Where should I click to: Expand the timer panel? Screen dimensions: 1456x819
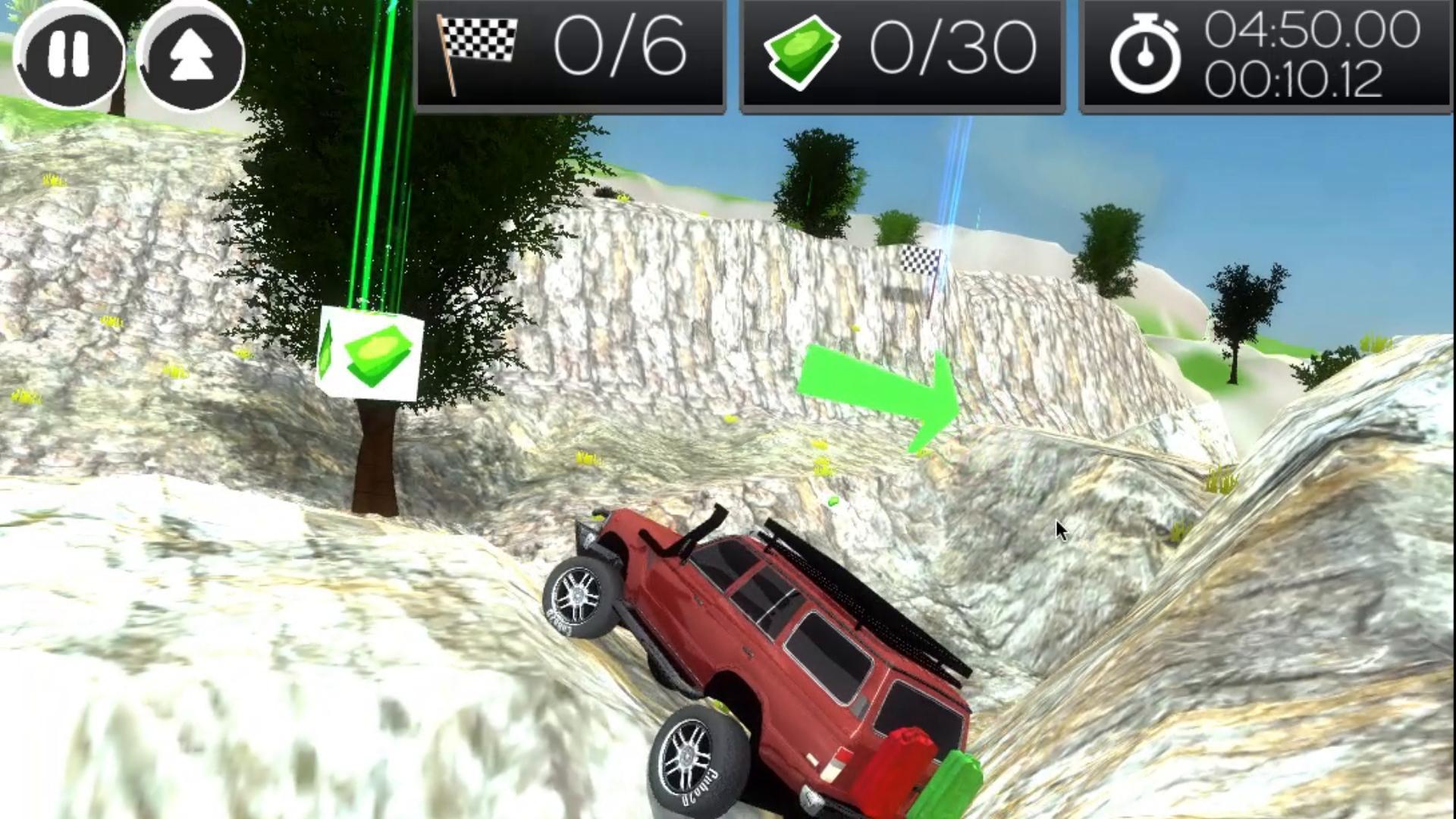coord(1266,53)
